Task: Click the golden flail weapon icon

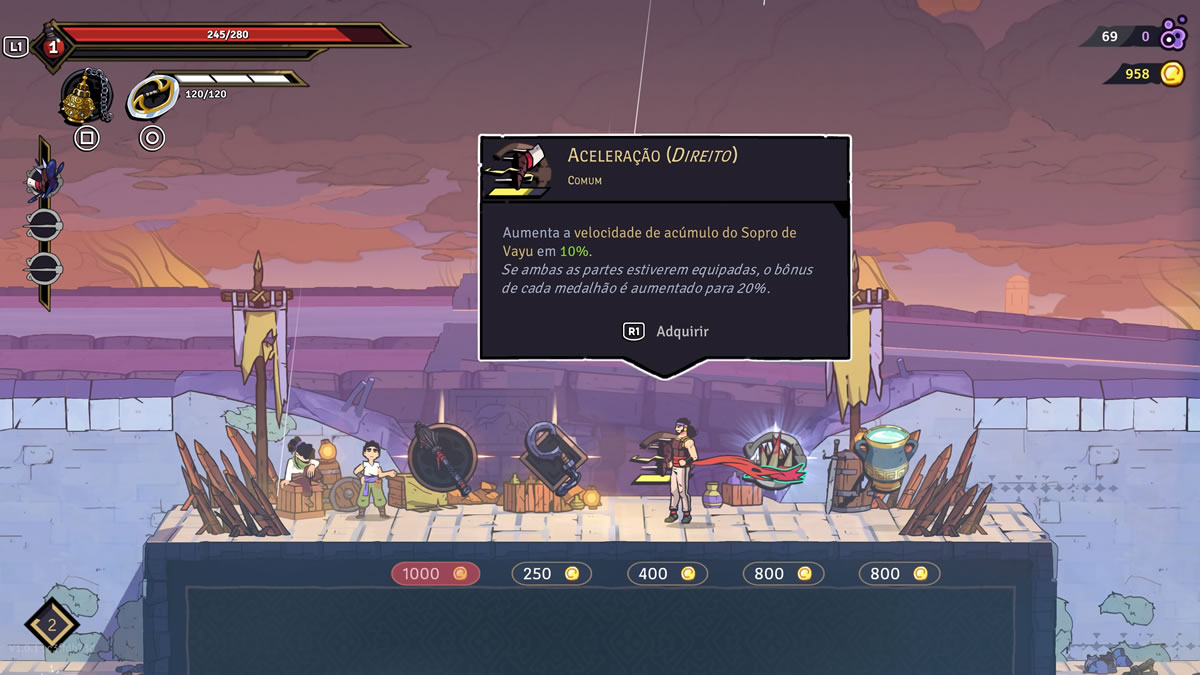Action: (x=86, y=96)
